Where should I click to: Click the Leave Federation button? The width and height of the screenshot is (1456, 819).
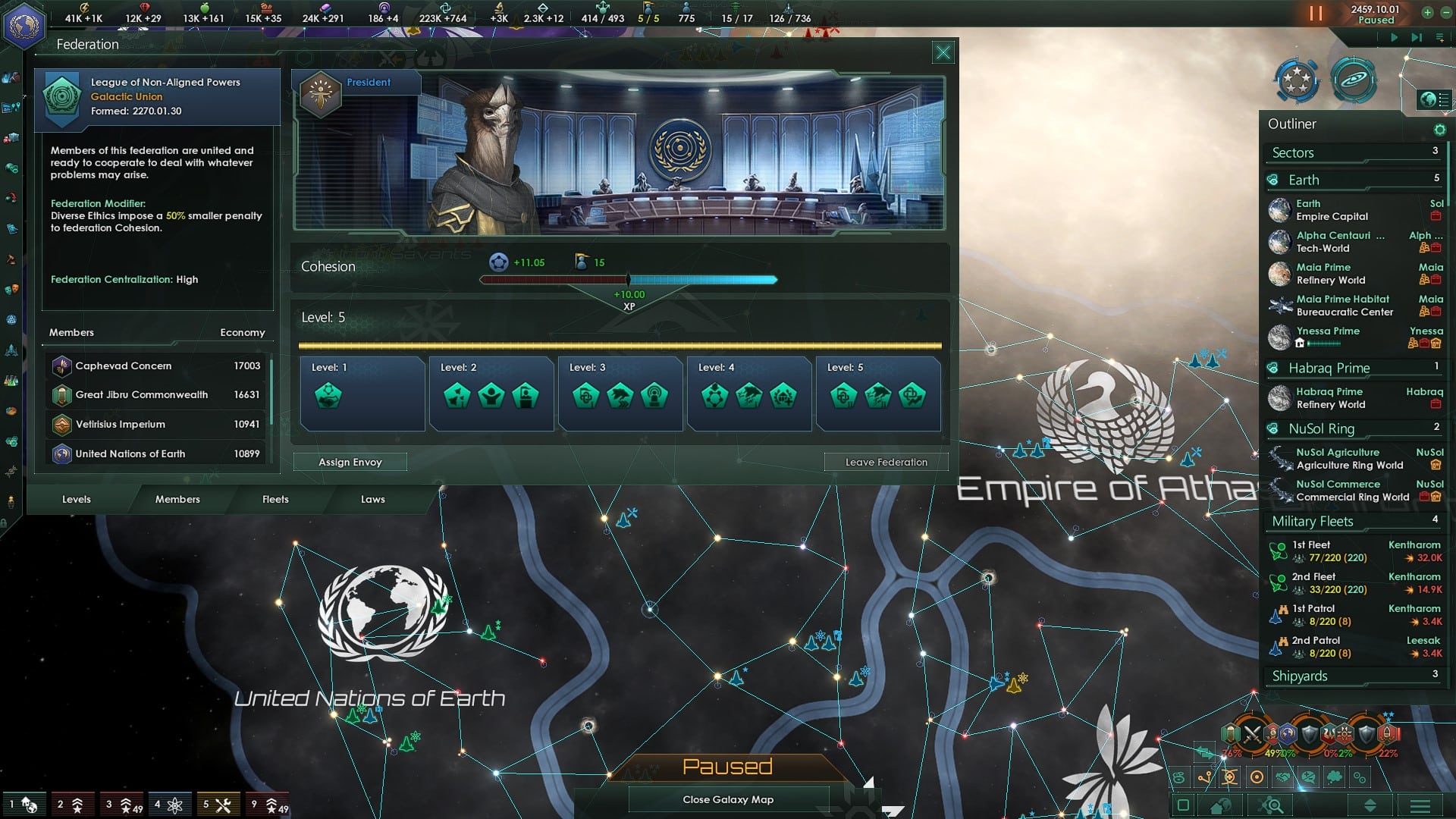click(886, 462)
